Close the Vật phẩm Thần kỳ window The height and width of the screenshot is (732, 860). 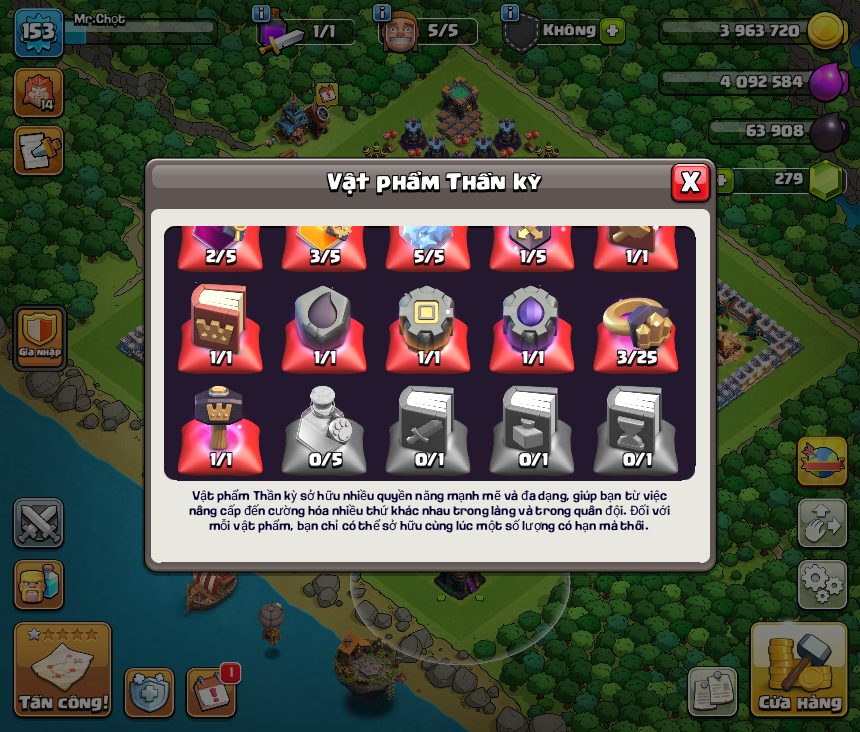tap(690, 182)
